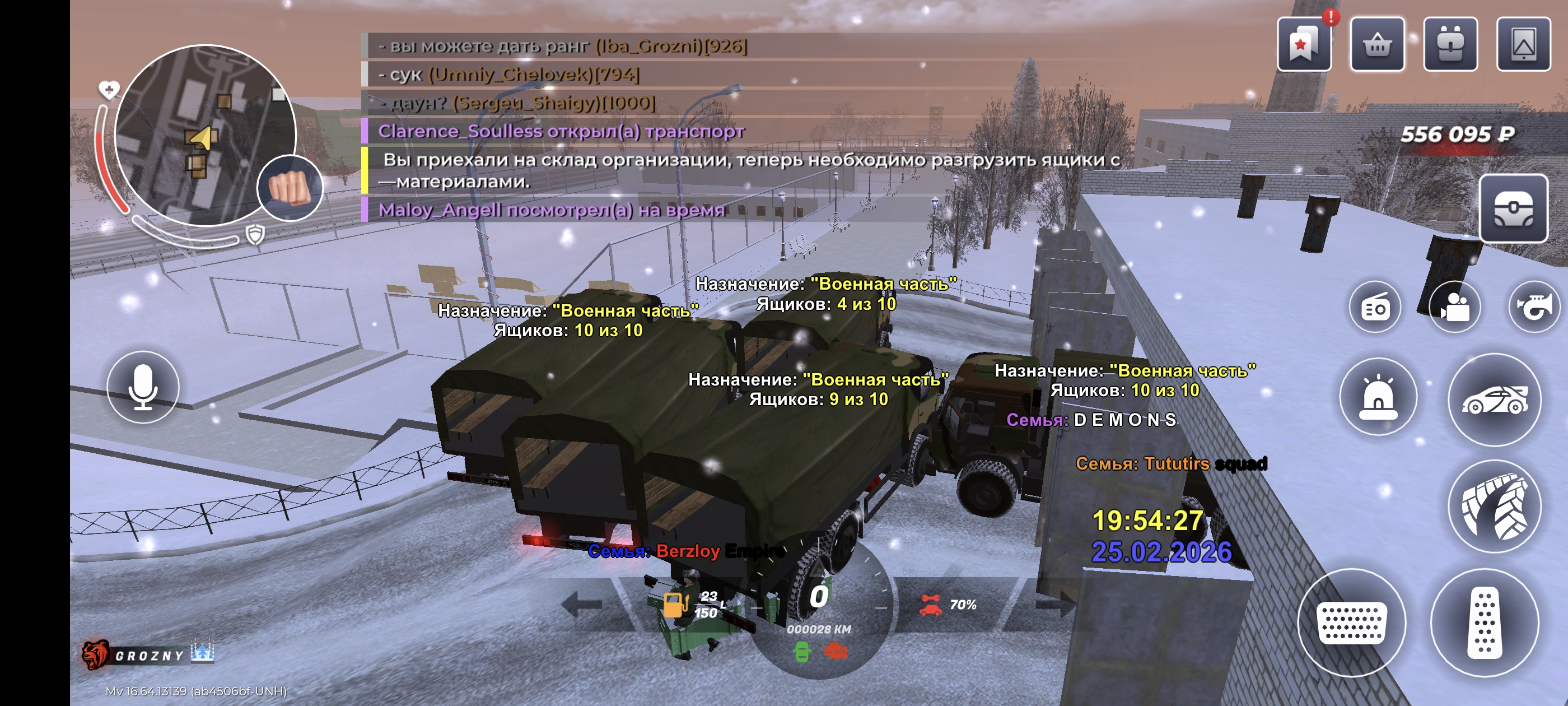Open the starred bookmark notifications icon
The width and height of the screenshot is (1568, 706).
pyautogui.click(x=1303, y=45)
